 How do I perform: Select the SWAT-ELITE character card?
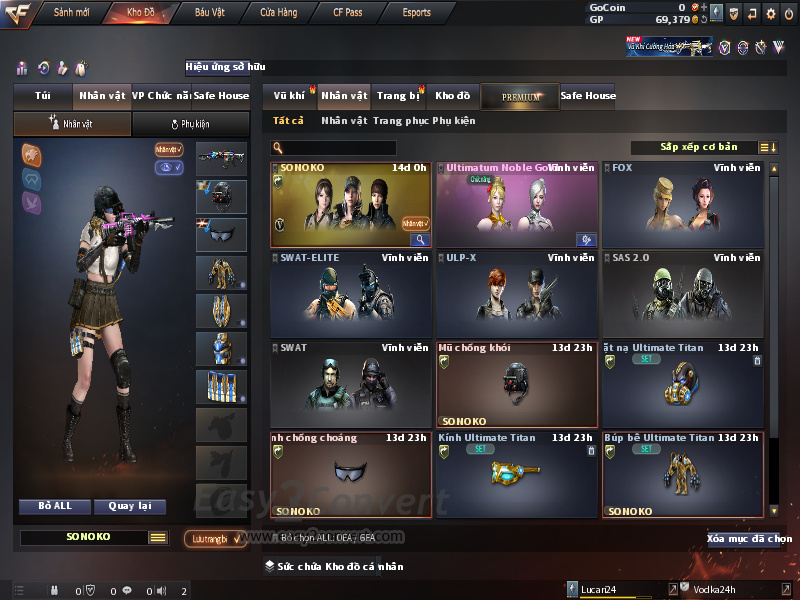351,295
